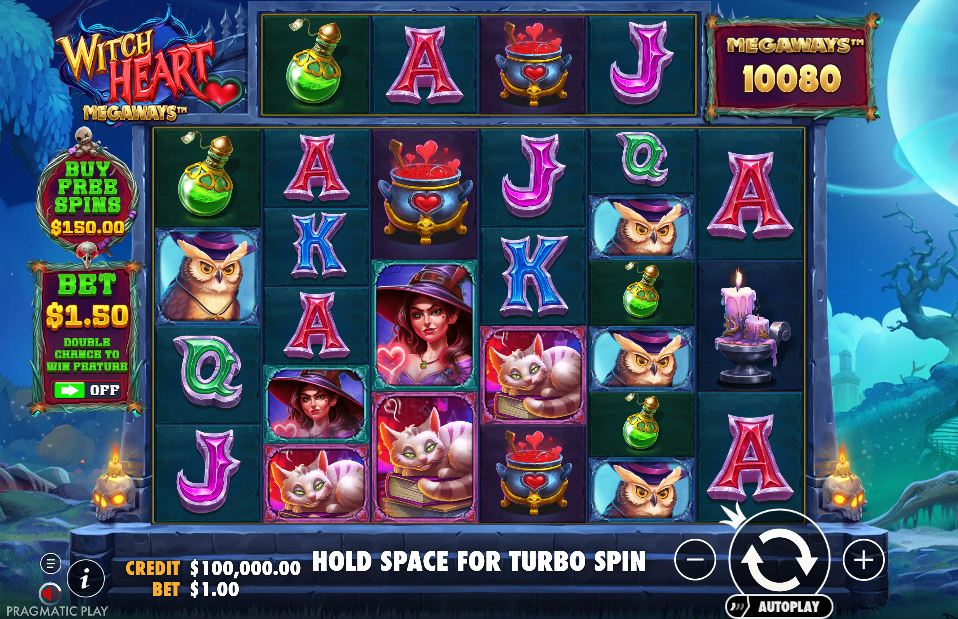Toggle the sound speaker icon
This screenshot has width=958, height=619.
[x=47, y=593]
